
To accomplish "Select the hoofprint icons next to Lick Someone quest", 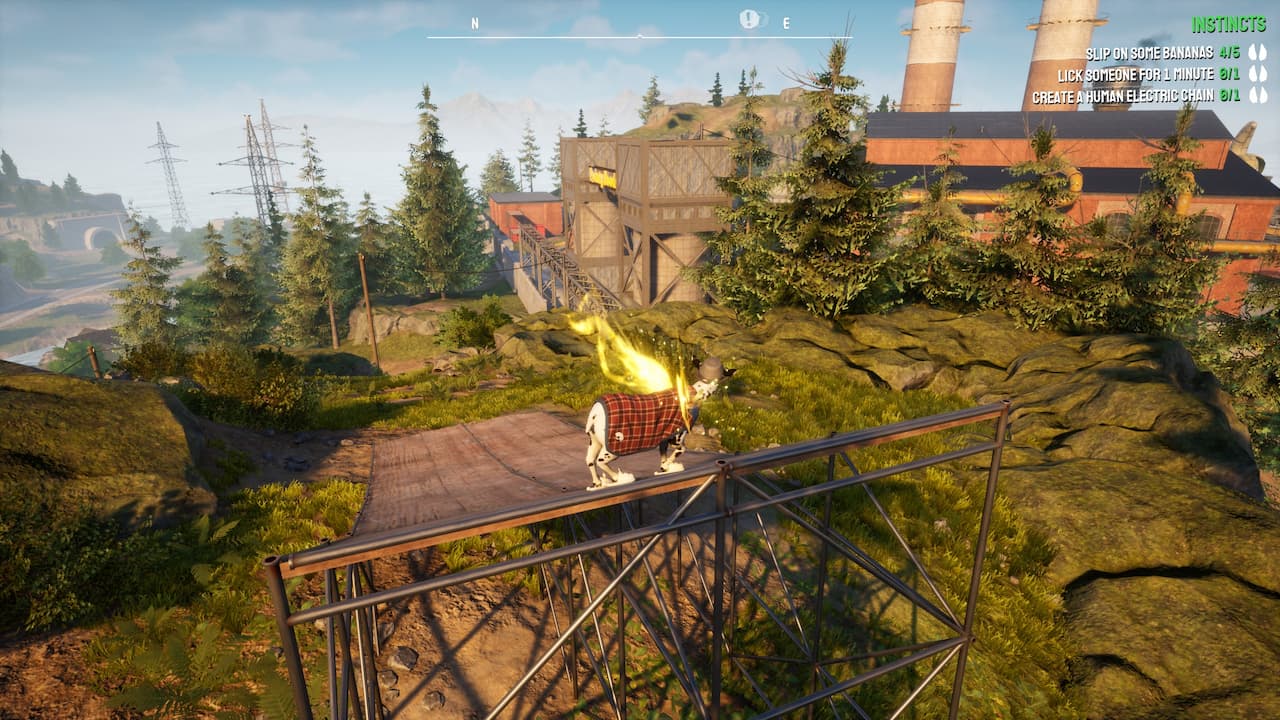I will (x=1258, y=74).
